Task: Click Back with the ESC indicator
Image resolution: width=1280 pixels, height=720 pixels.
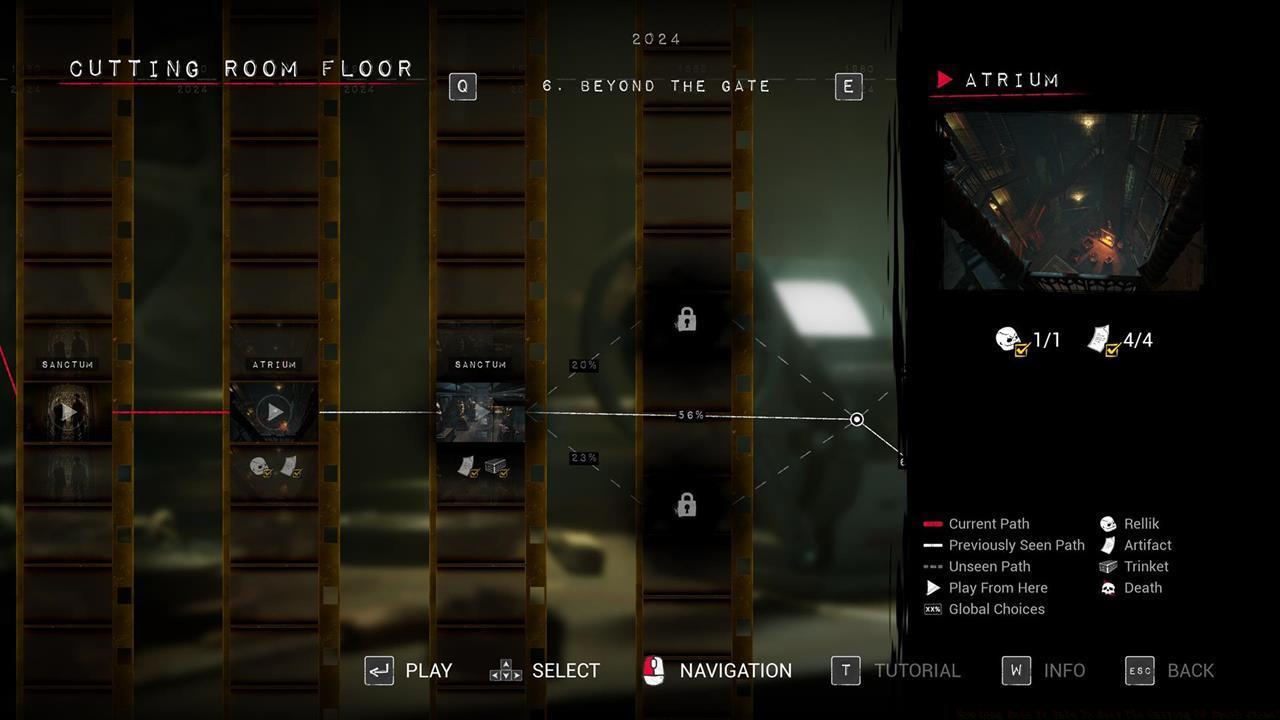Action: 1139,670
